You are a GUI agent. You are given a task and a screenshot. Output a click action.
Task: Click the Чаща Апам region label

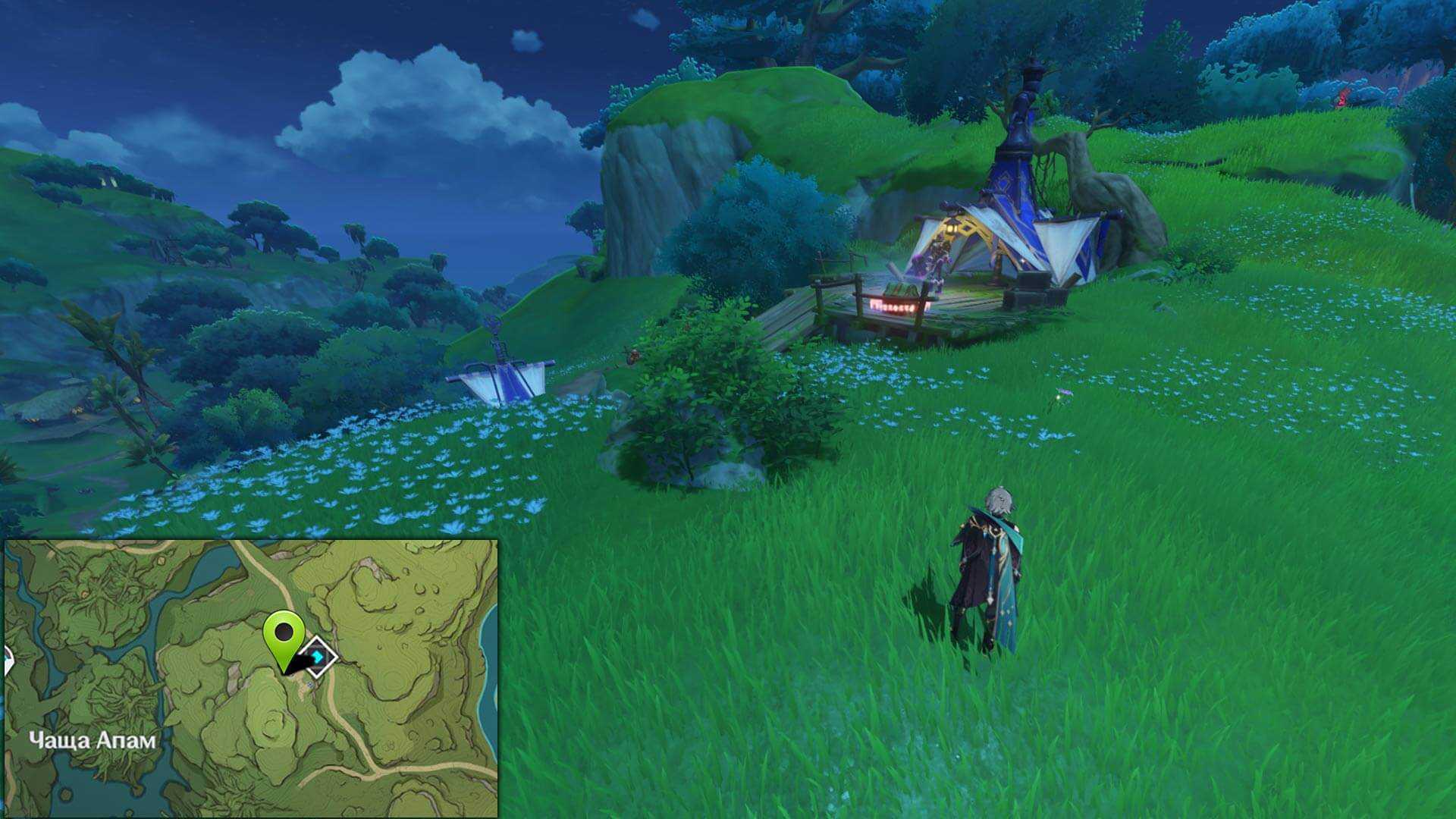coord(93,740)
